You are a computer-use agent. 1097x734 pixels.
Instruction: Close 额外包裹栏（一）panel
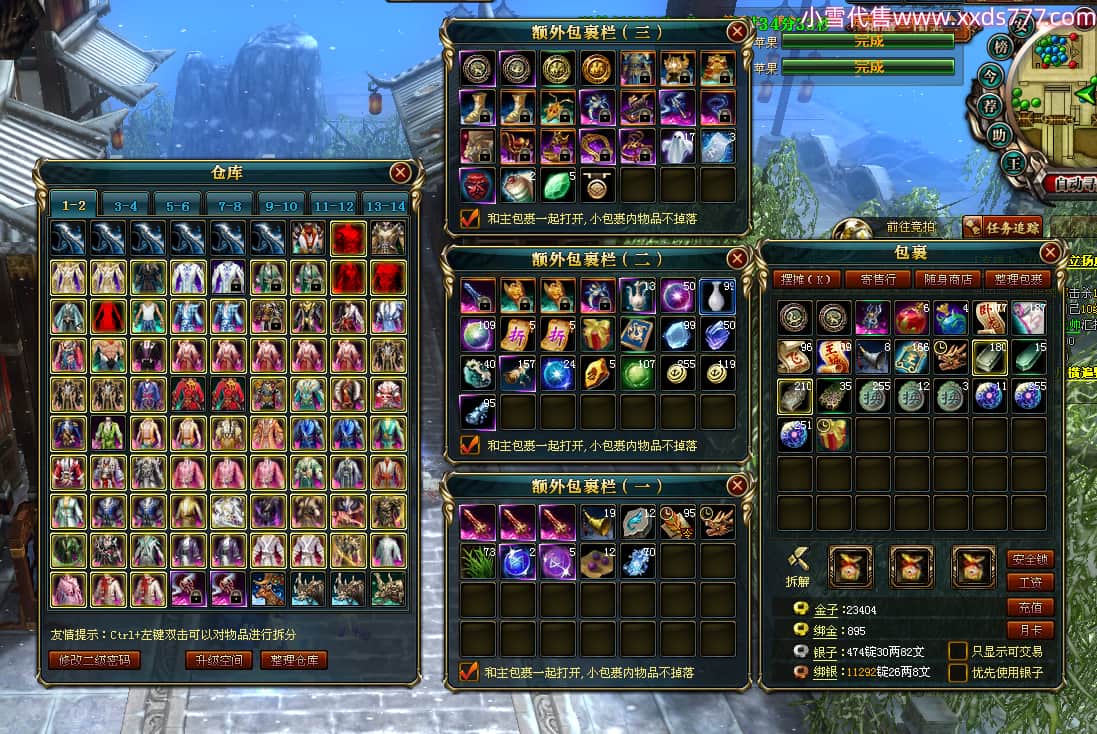click(737, 486)
